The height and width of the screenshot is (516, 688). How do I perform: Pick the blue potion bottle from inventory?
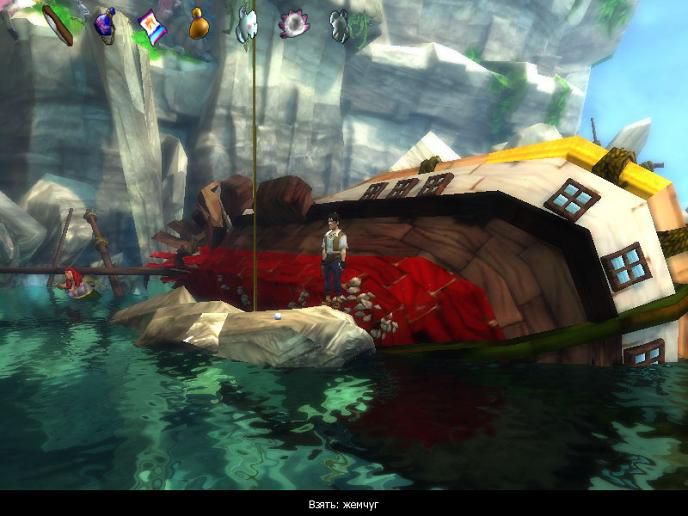pyautogui.click(x=104, y=24)
